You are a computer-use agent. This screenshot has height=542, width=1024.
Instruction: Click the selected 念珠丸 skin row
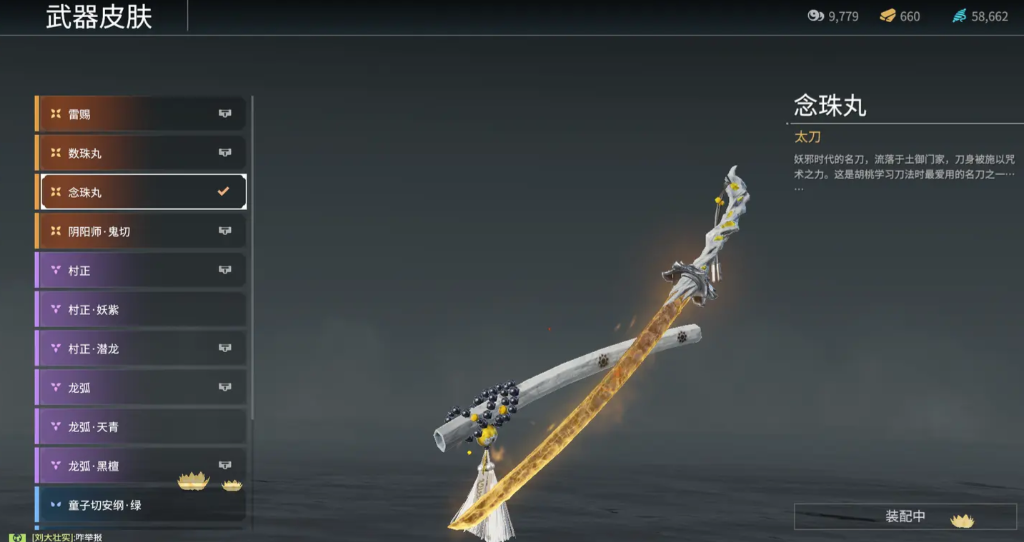click(140, 192)
